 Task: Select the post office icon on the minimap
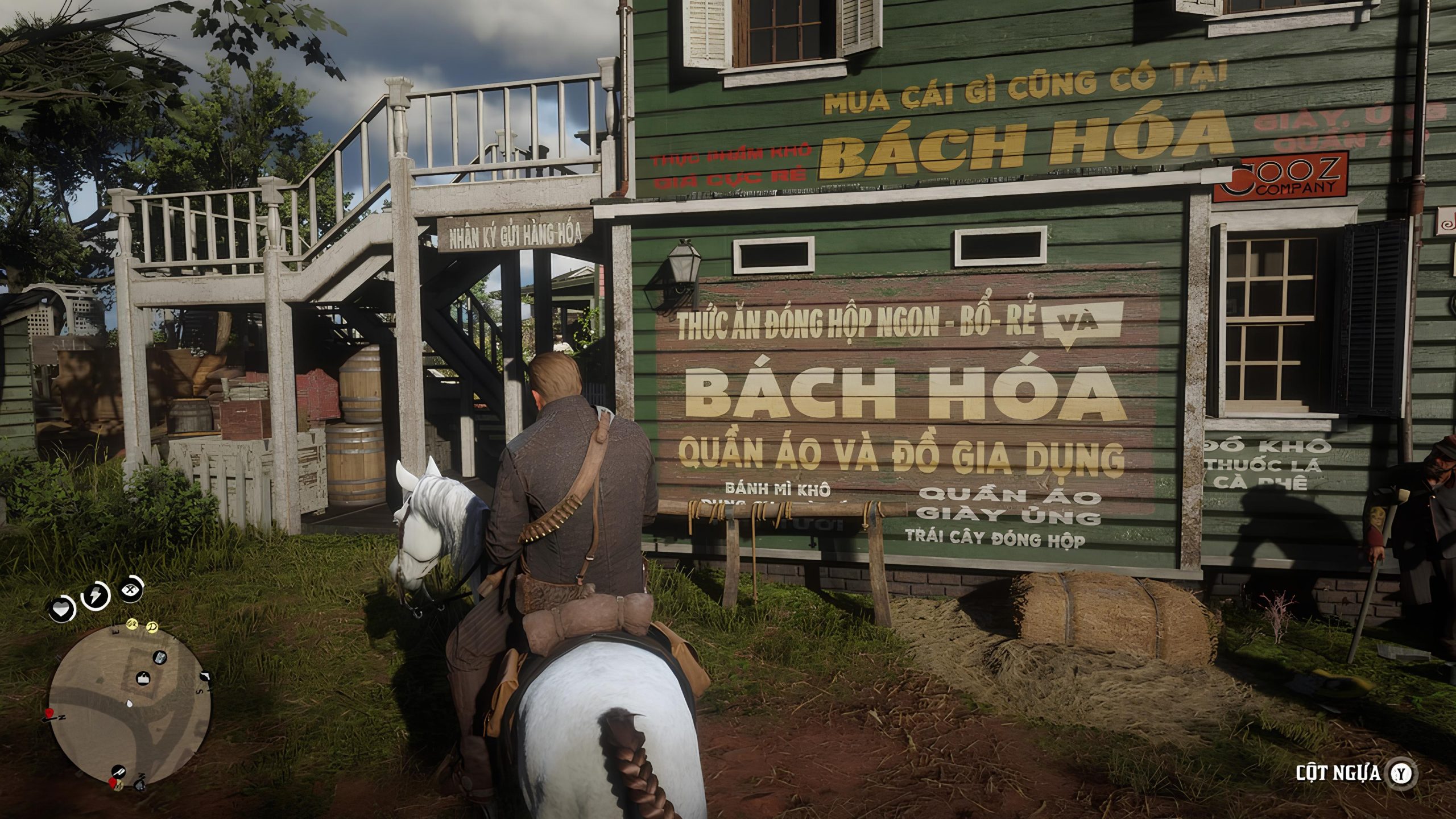pyautogui.click(x=159, y=657)
